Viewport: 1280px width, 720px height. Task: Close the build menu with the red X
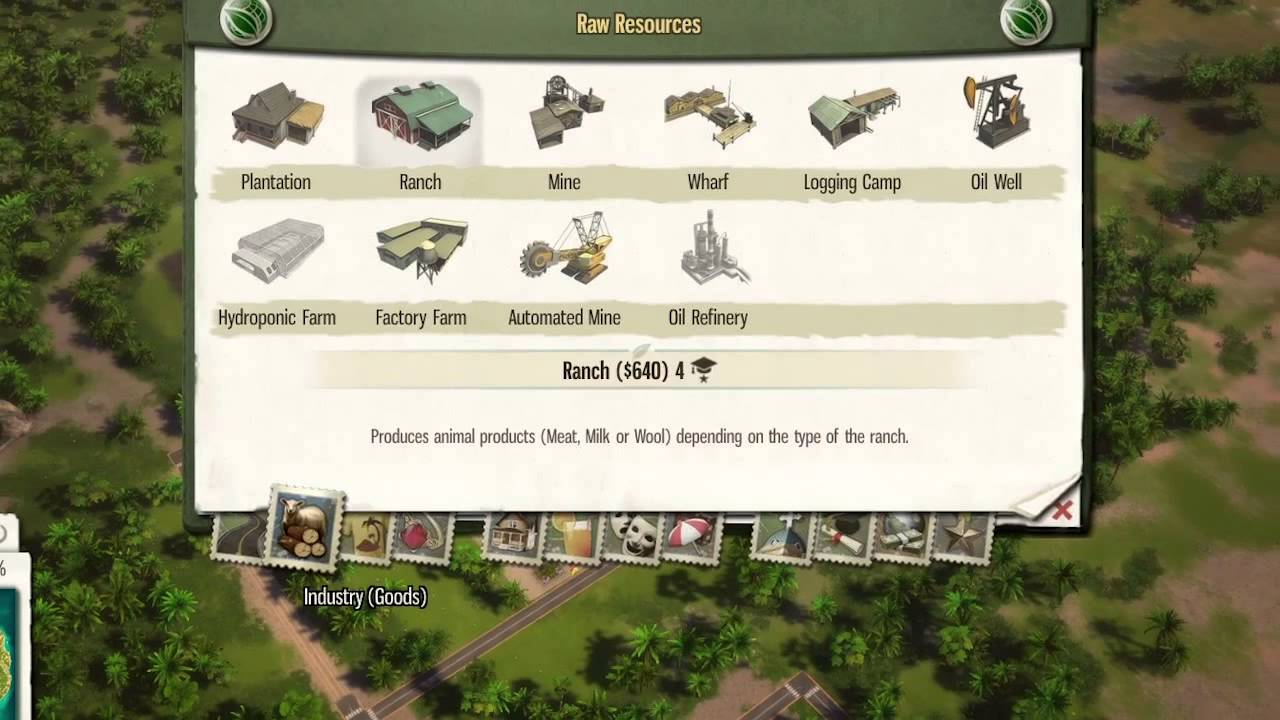pos(1062,511)
